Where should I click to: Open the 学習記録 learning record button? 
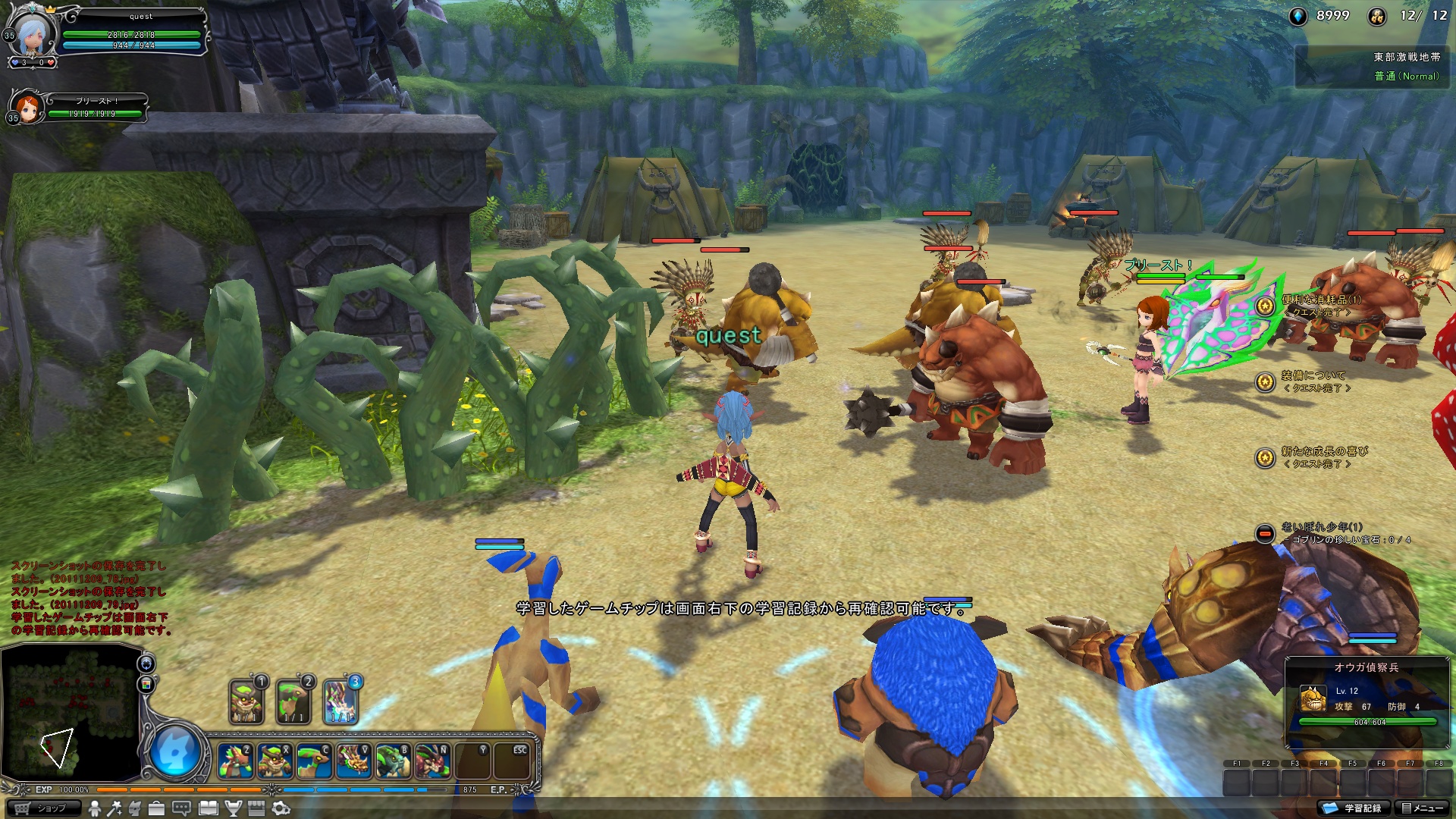[x=1354, y=808]
